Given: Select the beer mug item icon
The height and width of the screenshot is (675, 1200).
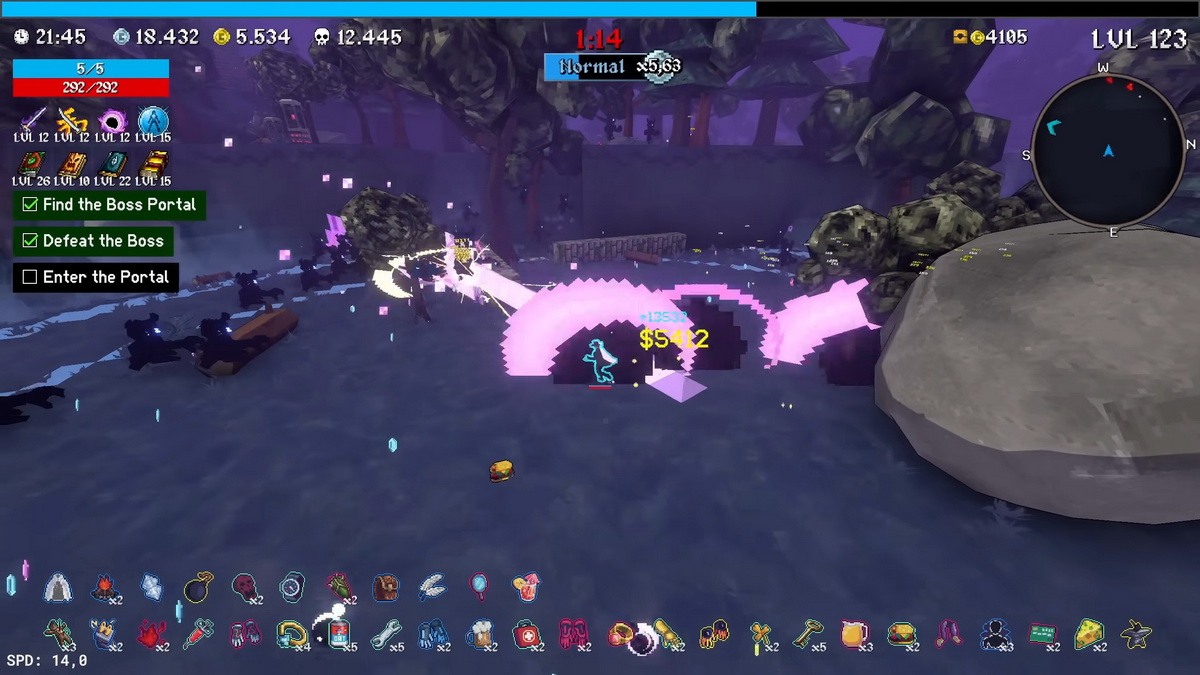Looking at the screenshot, I should pos(479,634).
